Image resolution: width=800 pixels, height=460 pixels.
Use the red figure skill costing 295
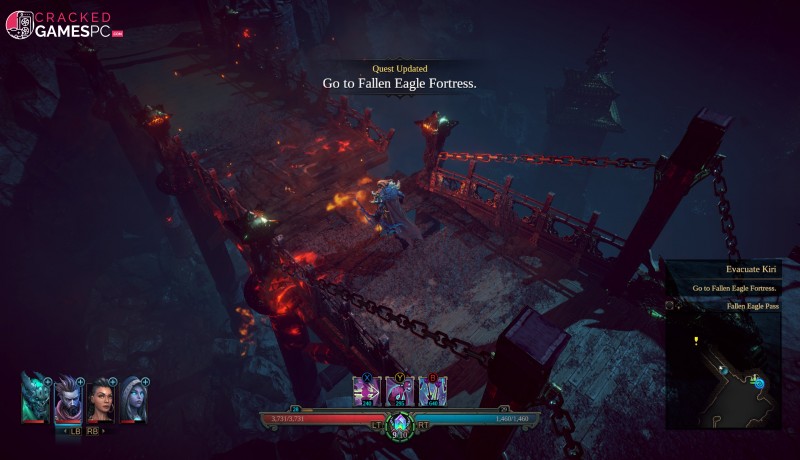pyautogui.click(x=400, y=391)
